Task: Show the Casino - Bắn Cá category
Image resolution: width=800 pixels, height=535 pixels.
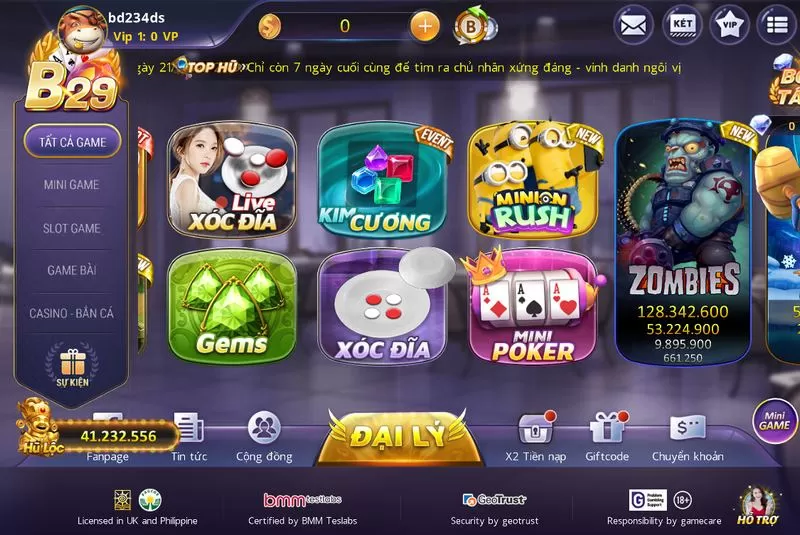Action: [72, 314]
